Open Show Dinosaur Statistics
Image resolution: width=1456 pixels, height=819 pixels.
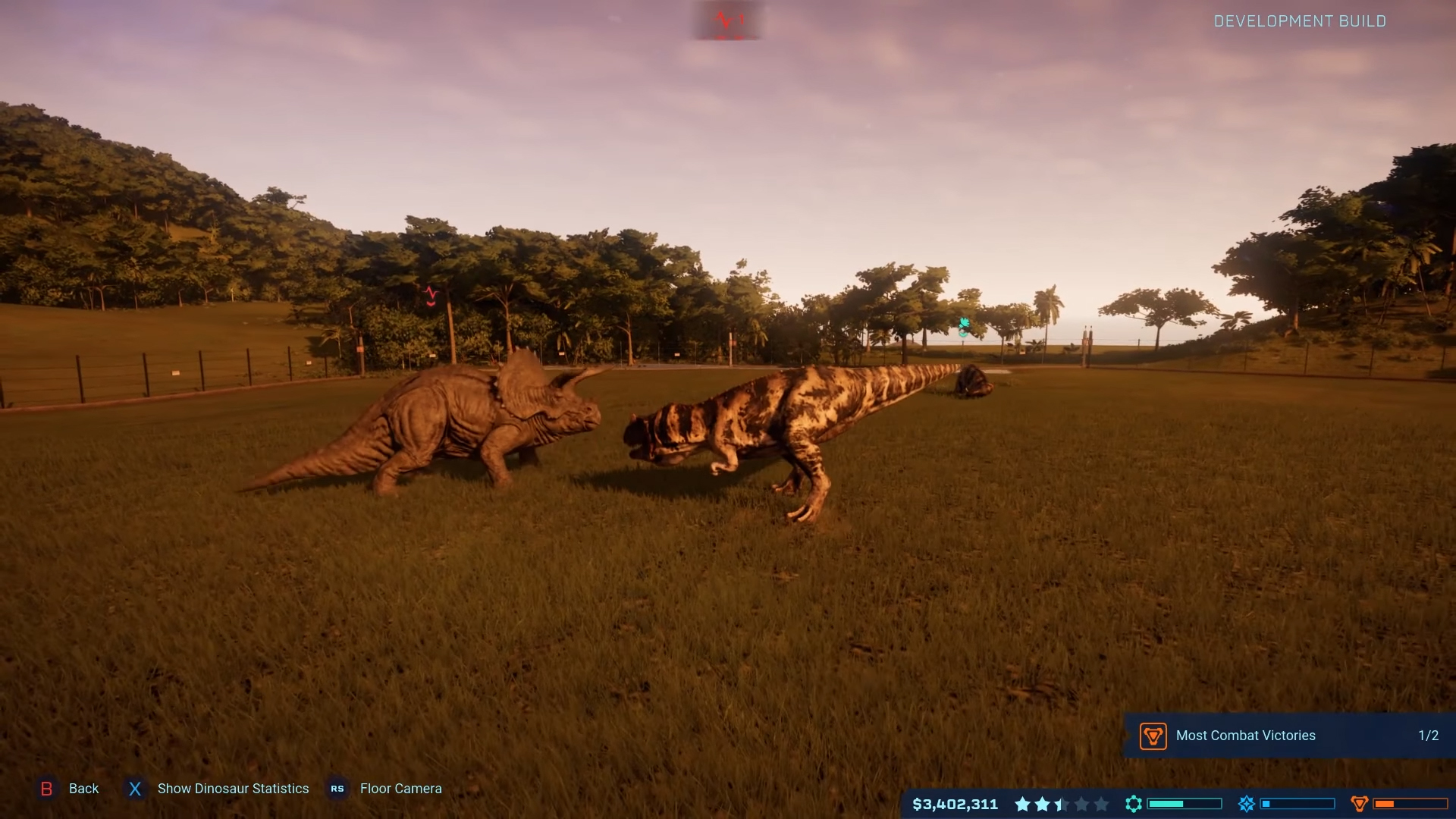(233, 789)
